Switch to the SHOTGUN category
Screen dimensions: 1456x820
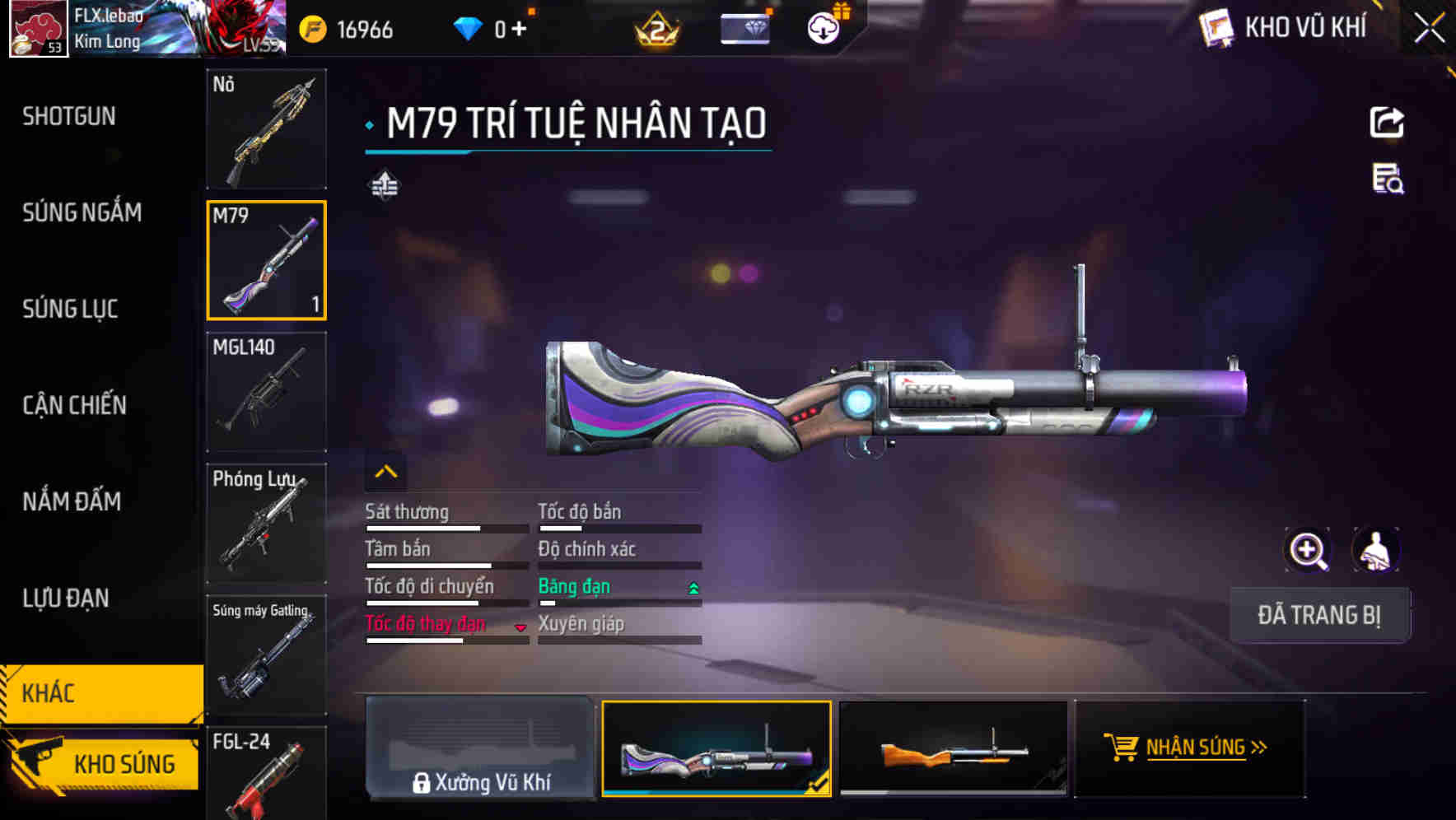click(x=69, y=117)
